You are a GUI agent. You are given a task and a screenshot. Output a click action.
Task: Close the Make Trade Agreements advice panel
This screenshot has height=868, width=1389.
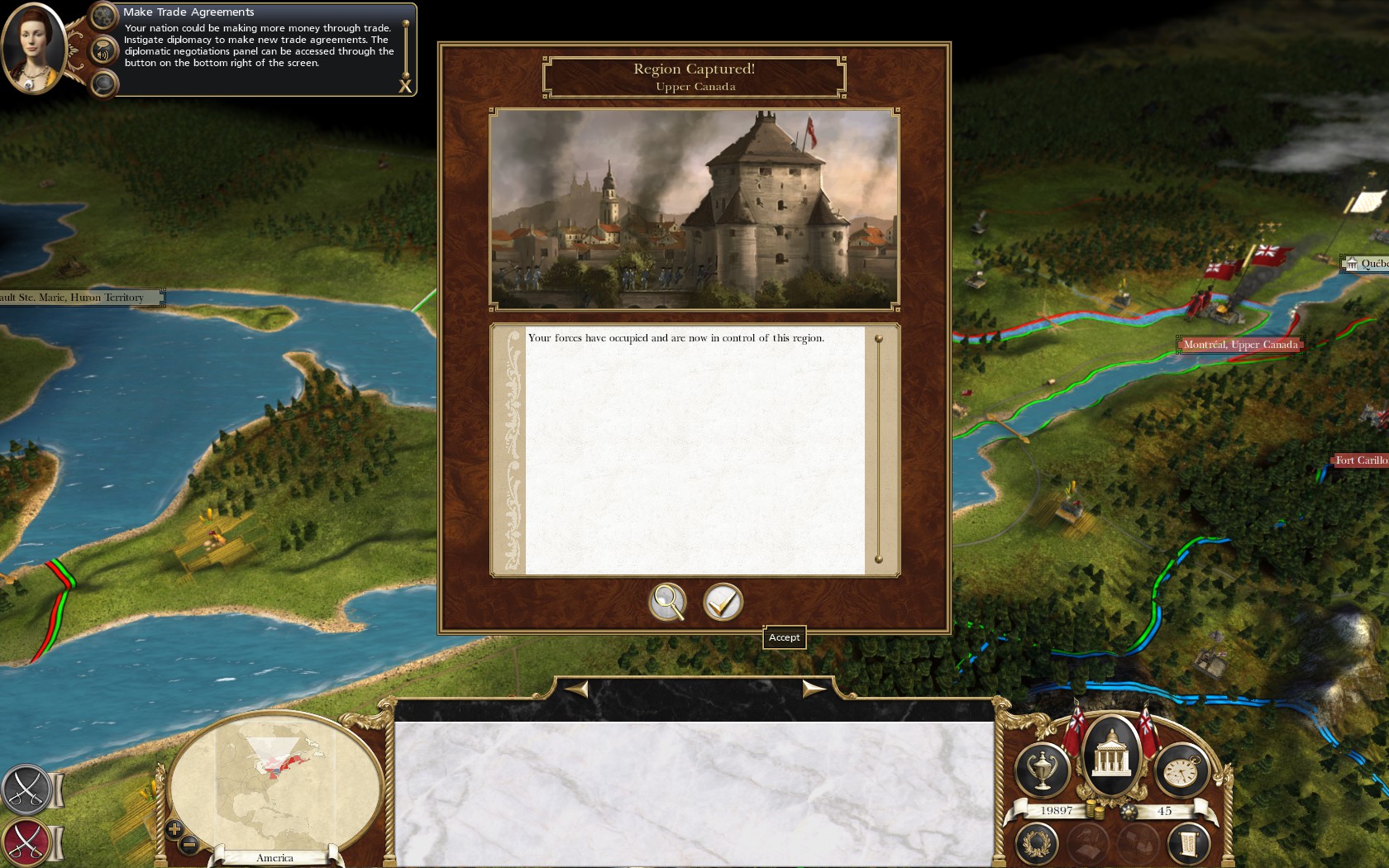tap(405, 86)
